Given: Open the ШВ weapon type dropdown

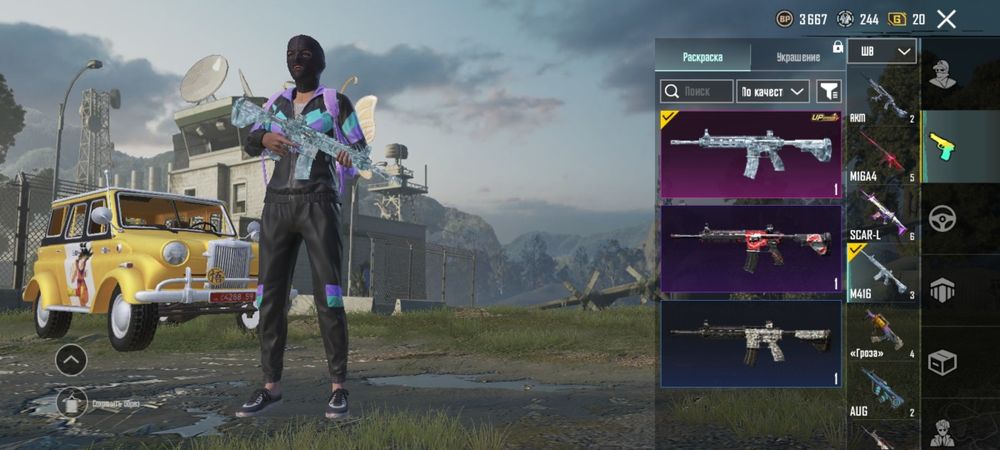Looking at the screenshot, I should click(x=881, y=51).
